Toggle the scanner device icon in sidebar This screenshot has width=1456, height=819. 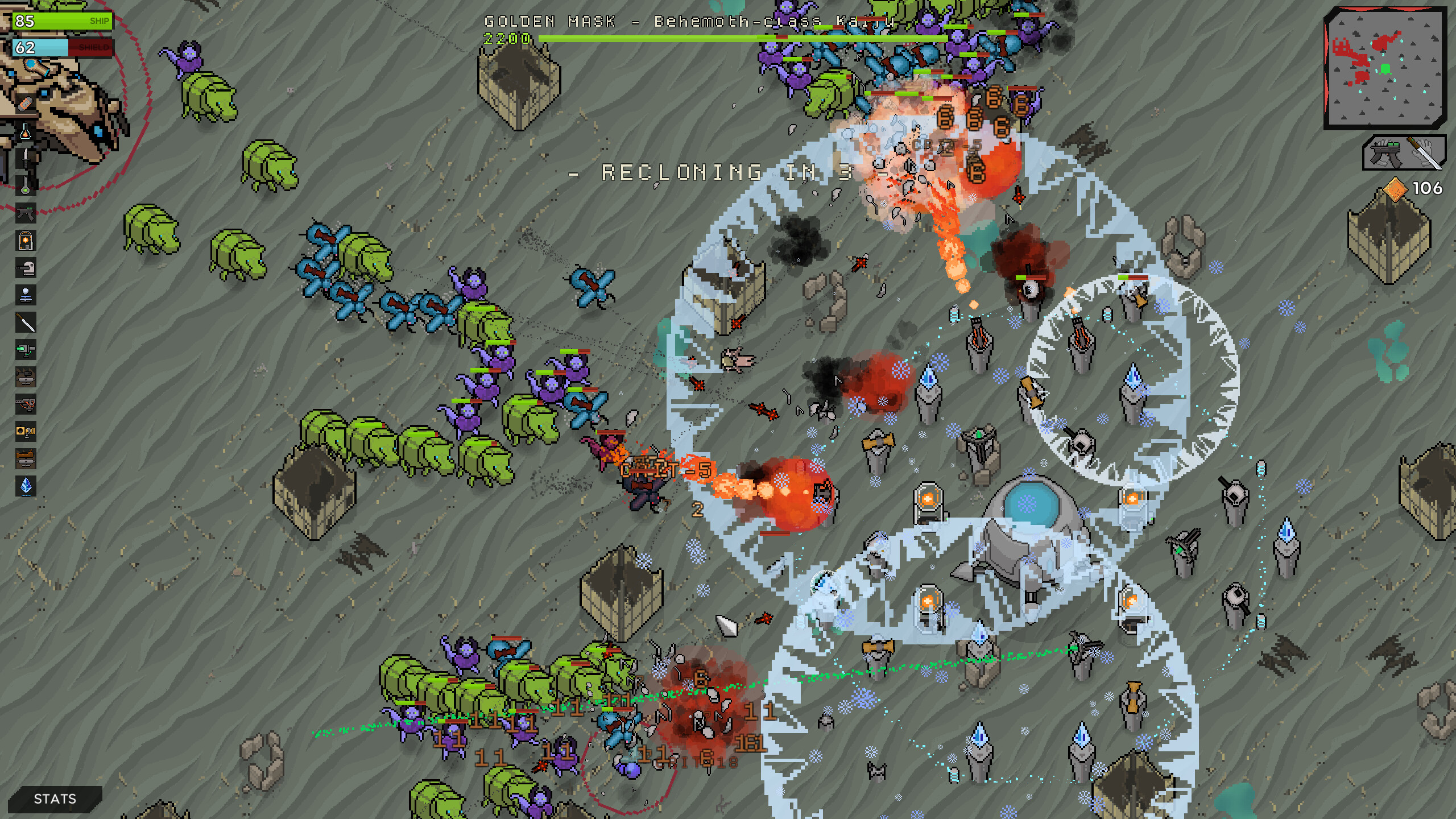click(26, 267)
